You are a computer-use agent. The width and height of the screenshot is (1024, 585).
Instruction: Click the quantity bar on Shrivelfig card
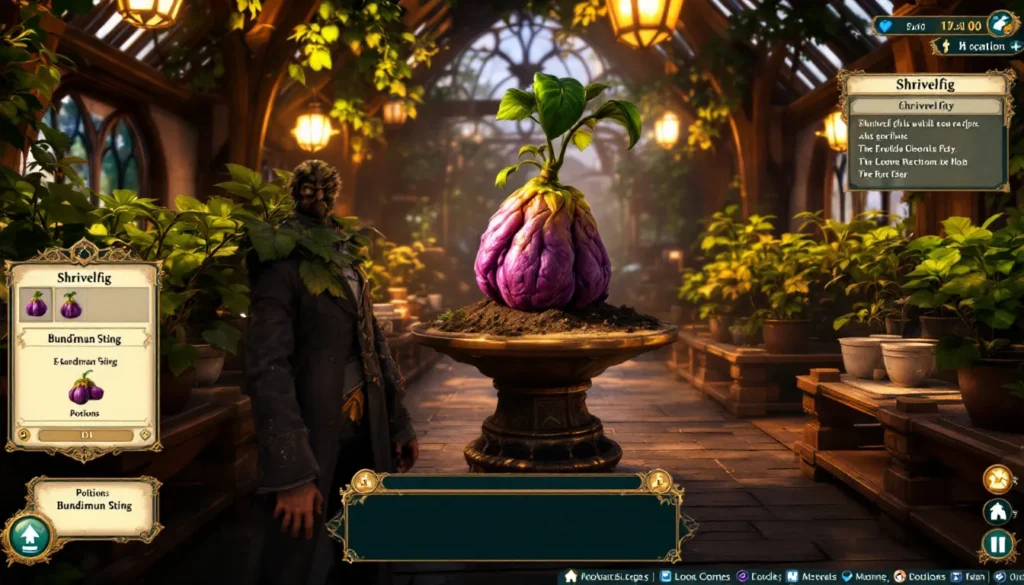(x=85, y=435)
